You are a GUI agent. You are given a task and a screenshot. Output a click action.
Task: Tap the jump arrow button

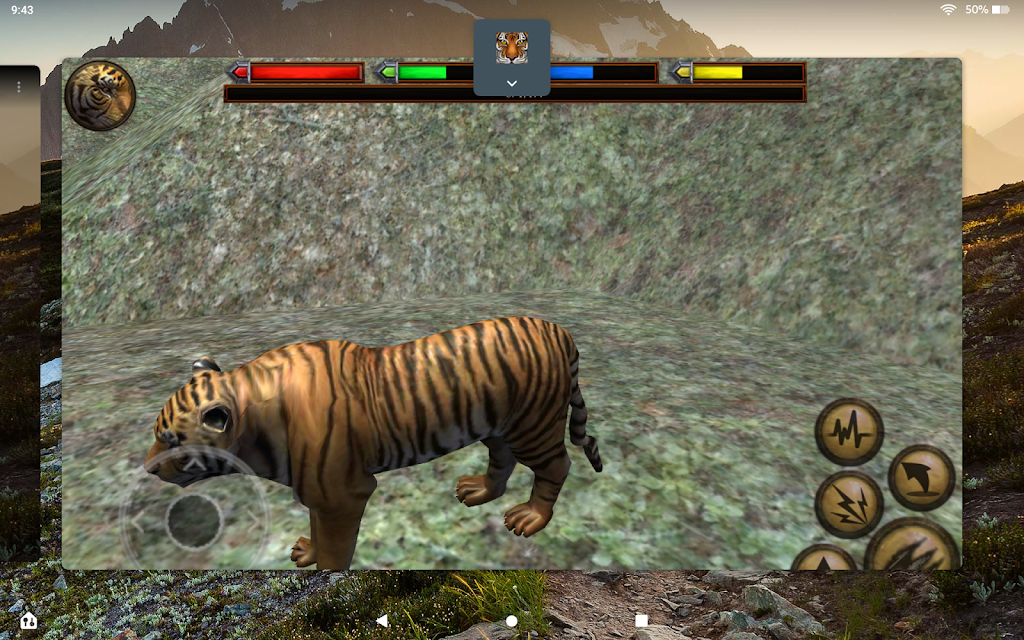[921, 478]
